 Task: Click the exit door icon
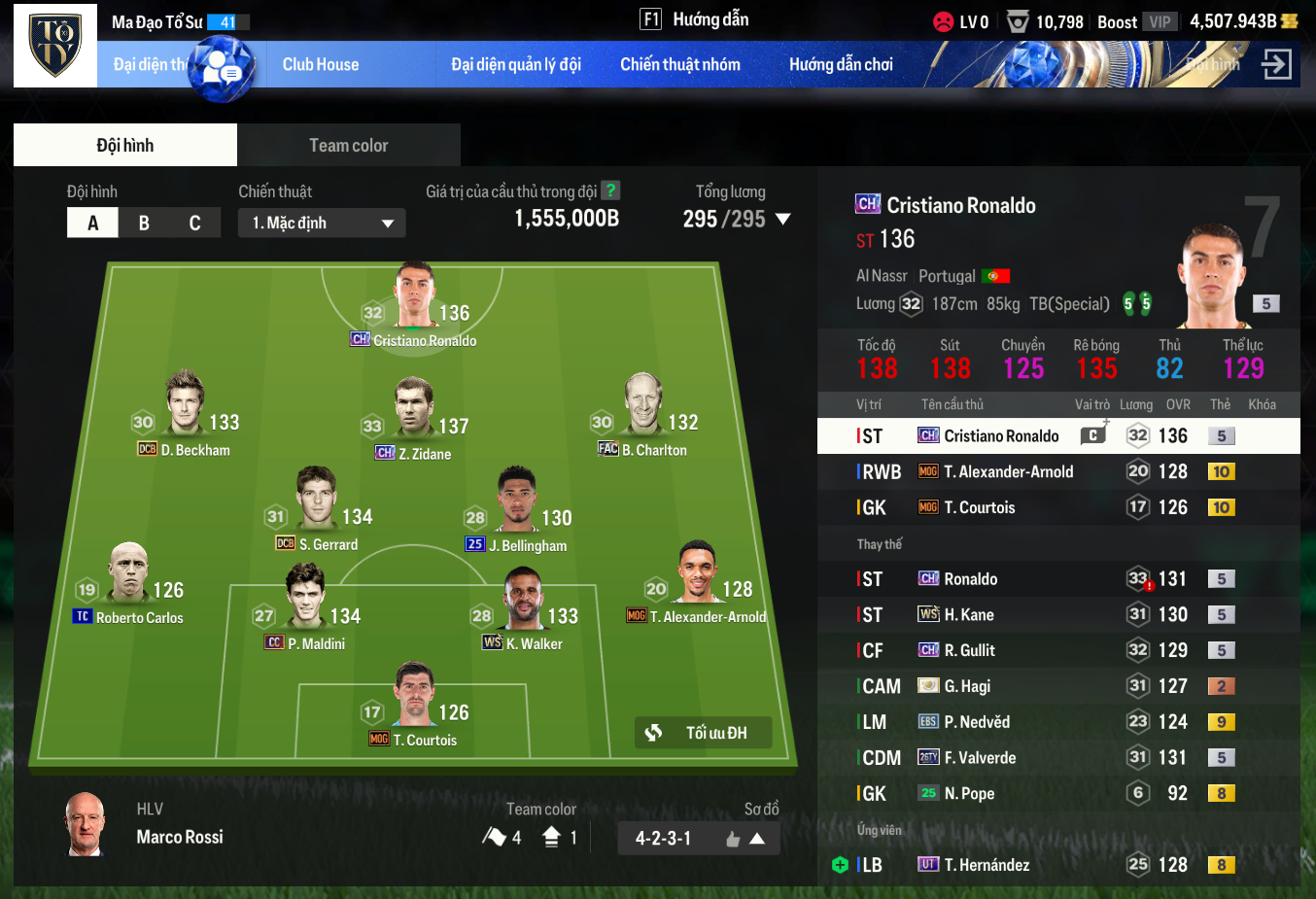pos(1276,65)
